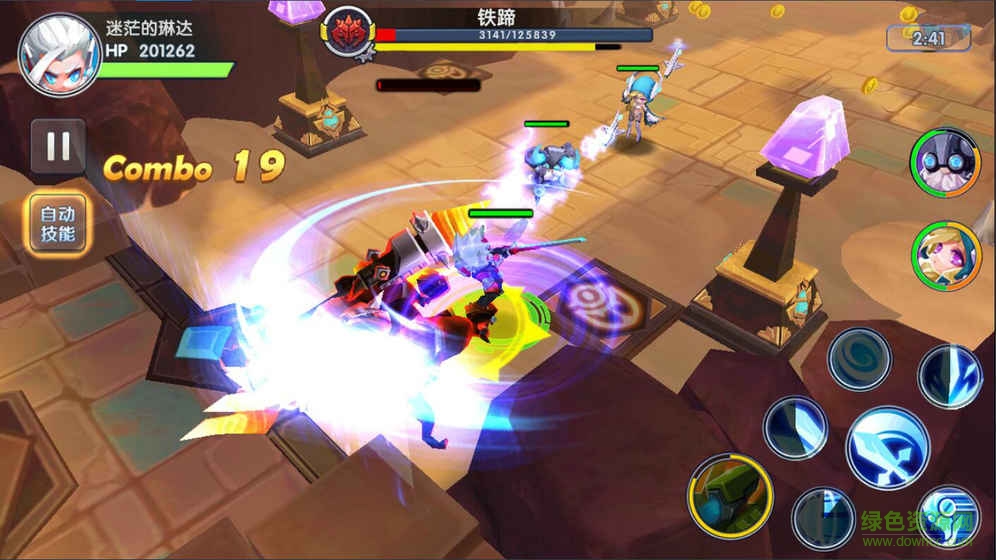This screenshot has width=996, height=560.
Task: Trigger the green mech ultimate skill
Action: point(729,494)
